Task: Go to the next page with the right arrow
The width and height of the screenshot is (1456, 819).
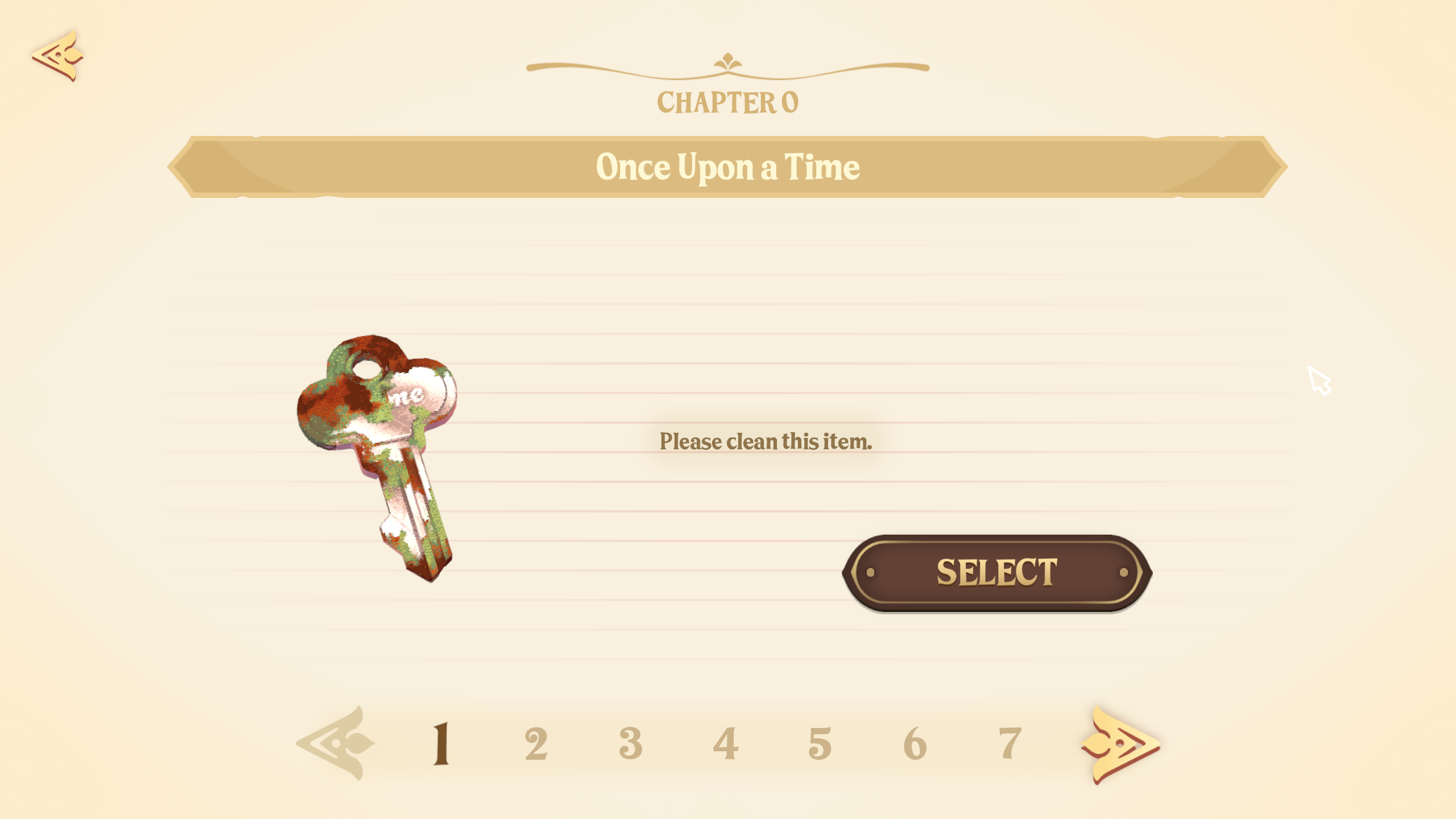Action: (x=1119, y=744)
